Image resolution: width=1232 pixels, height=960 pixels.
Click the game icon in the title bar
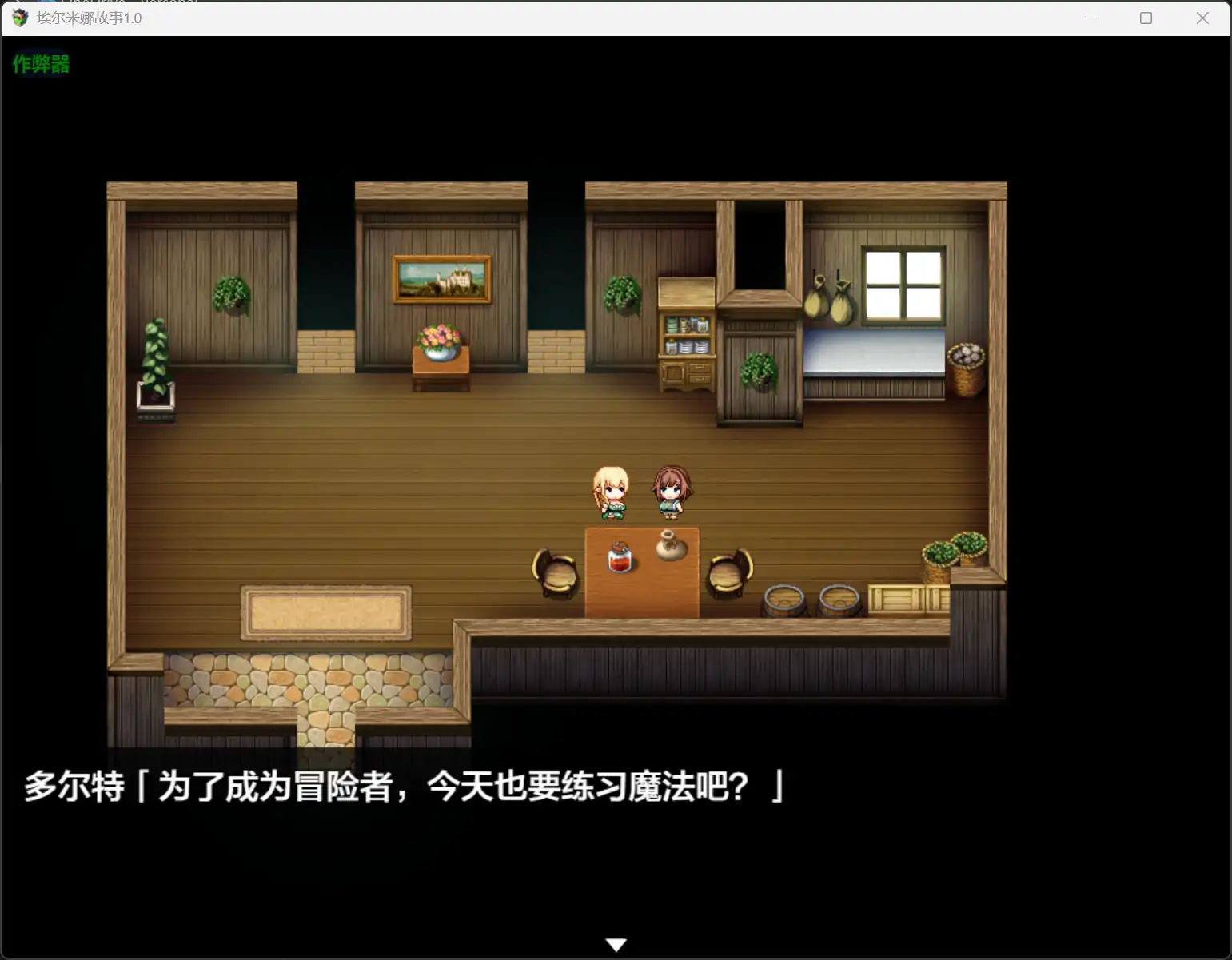coord(17,18)
